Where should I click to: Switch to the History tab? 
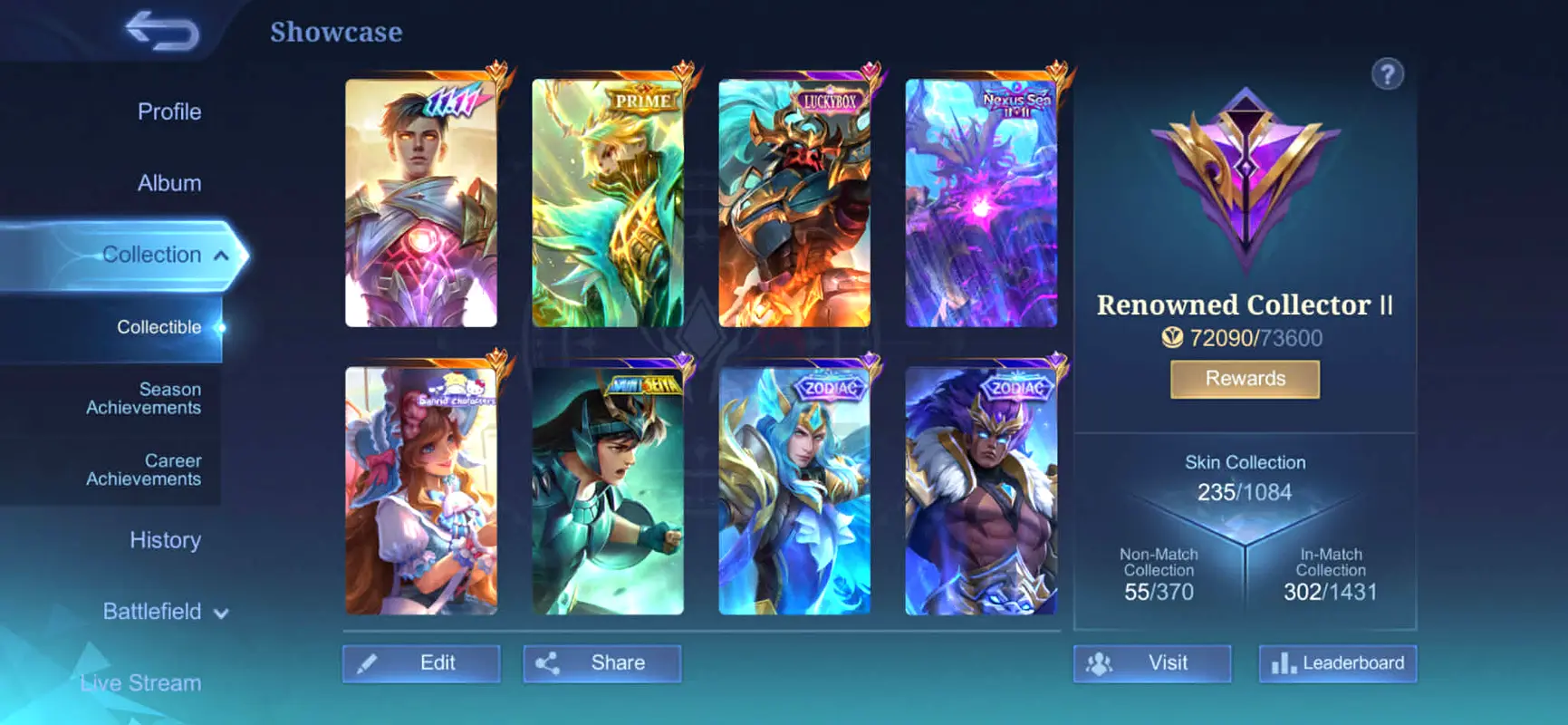pyautogui.click(x=165, y=540)
